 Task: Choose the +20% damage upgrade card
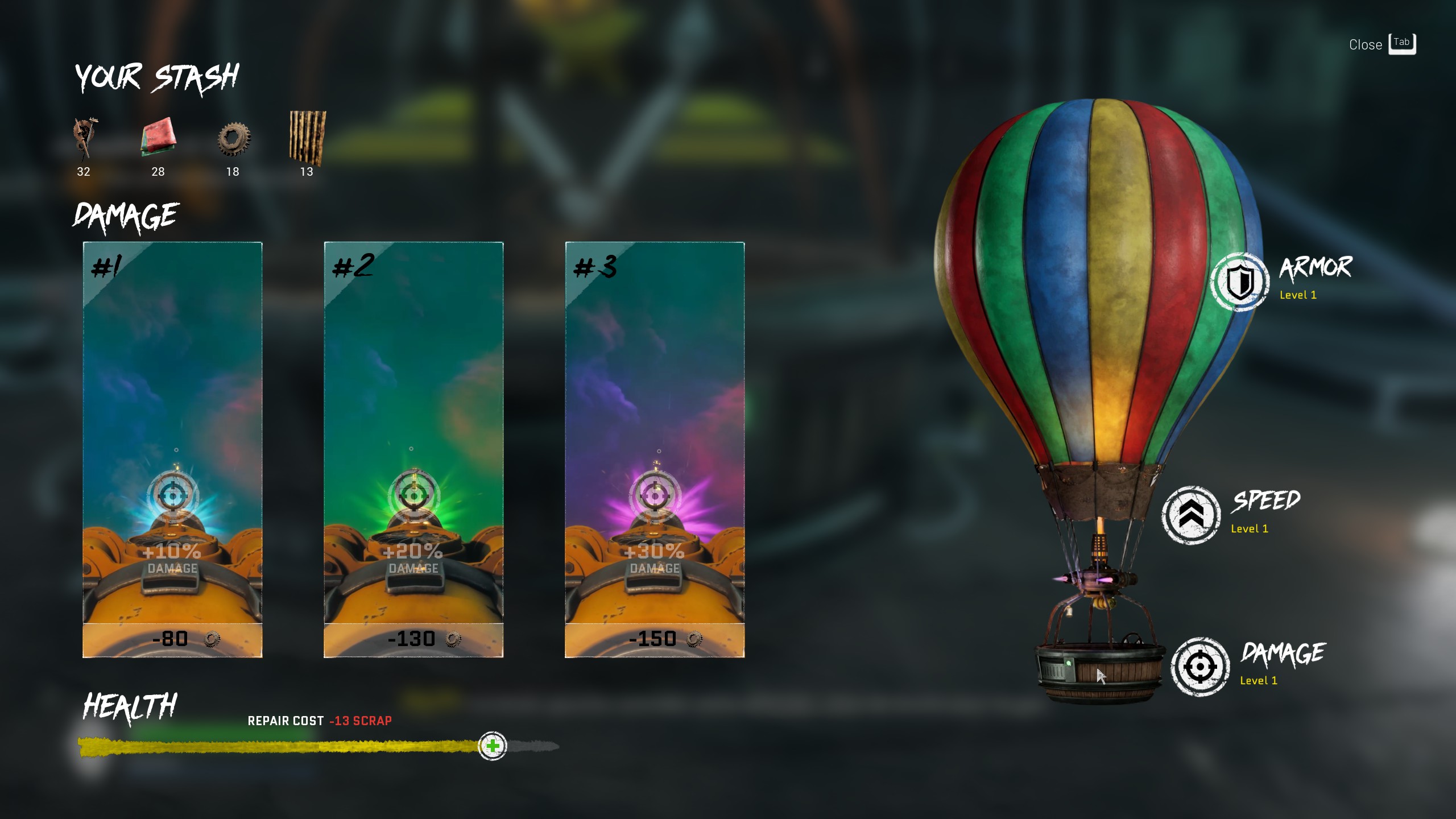tap(413, 449)
